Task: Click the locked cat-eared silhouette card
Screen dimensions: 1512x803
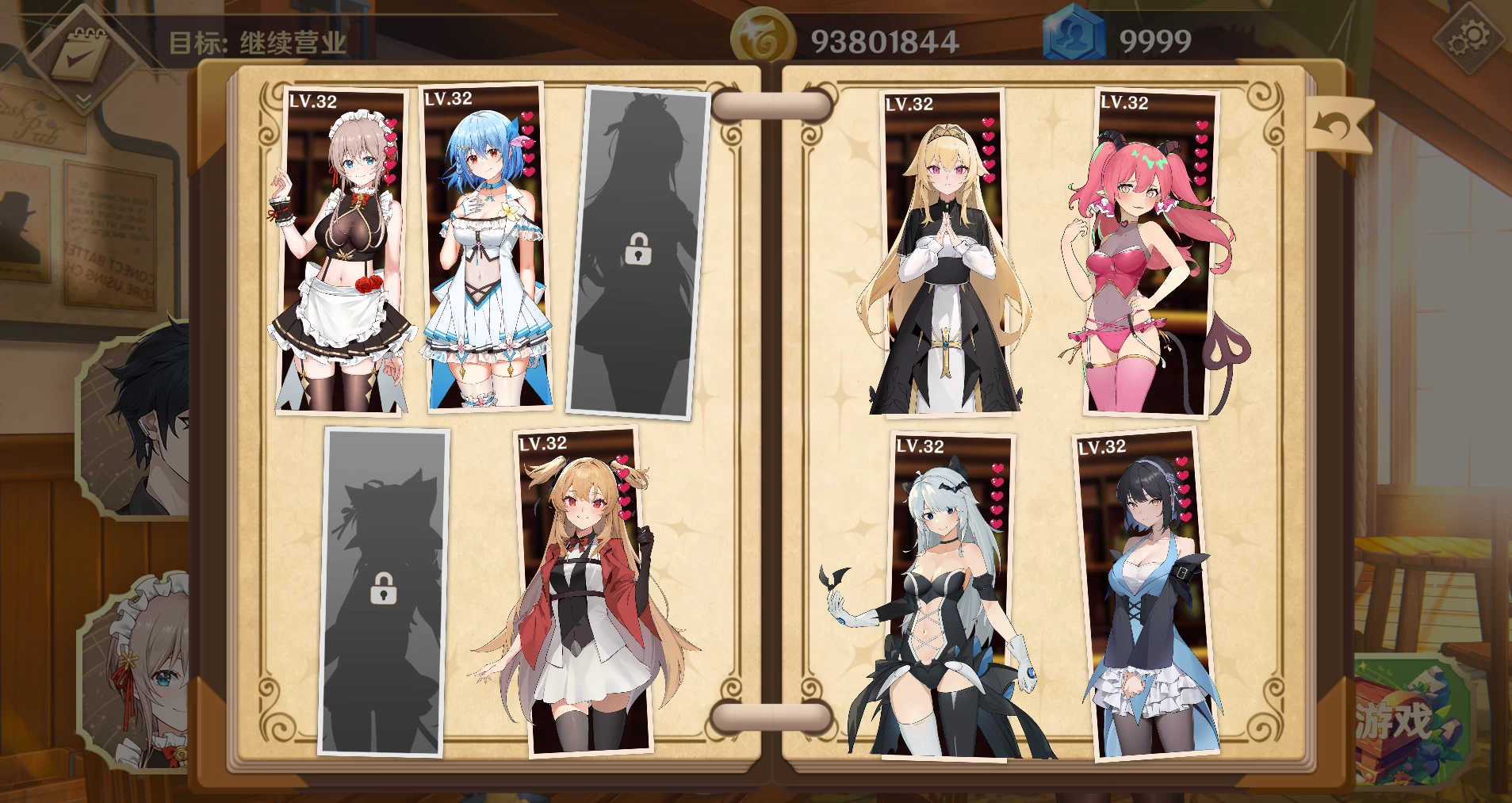Action: 384,591
